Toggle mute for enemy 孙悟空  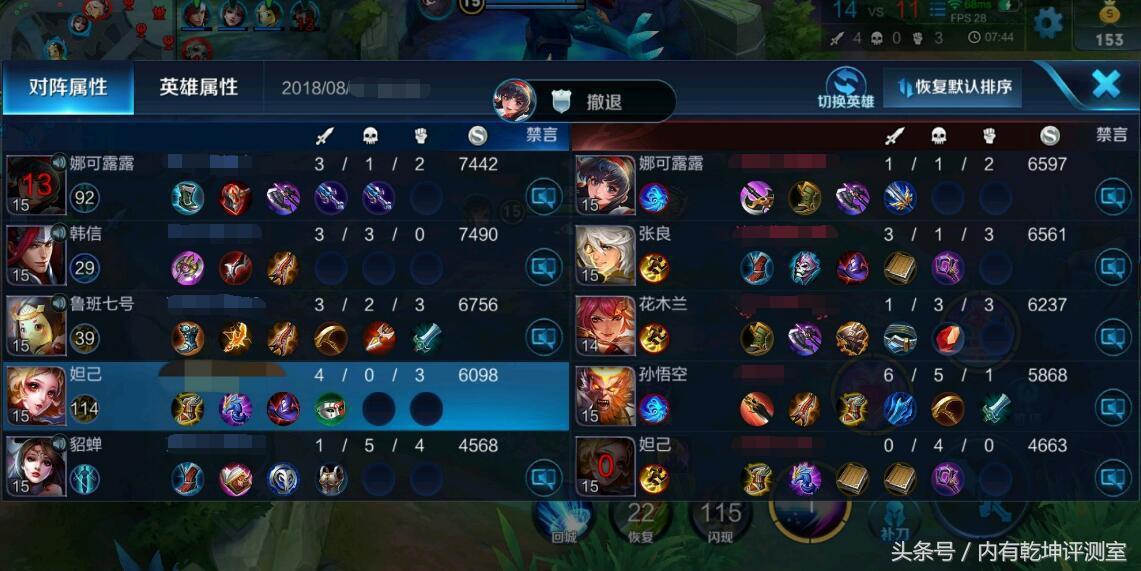coord(1112,407)
